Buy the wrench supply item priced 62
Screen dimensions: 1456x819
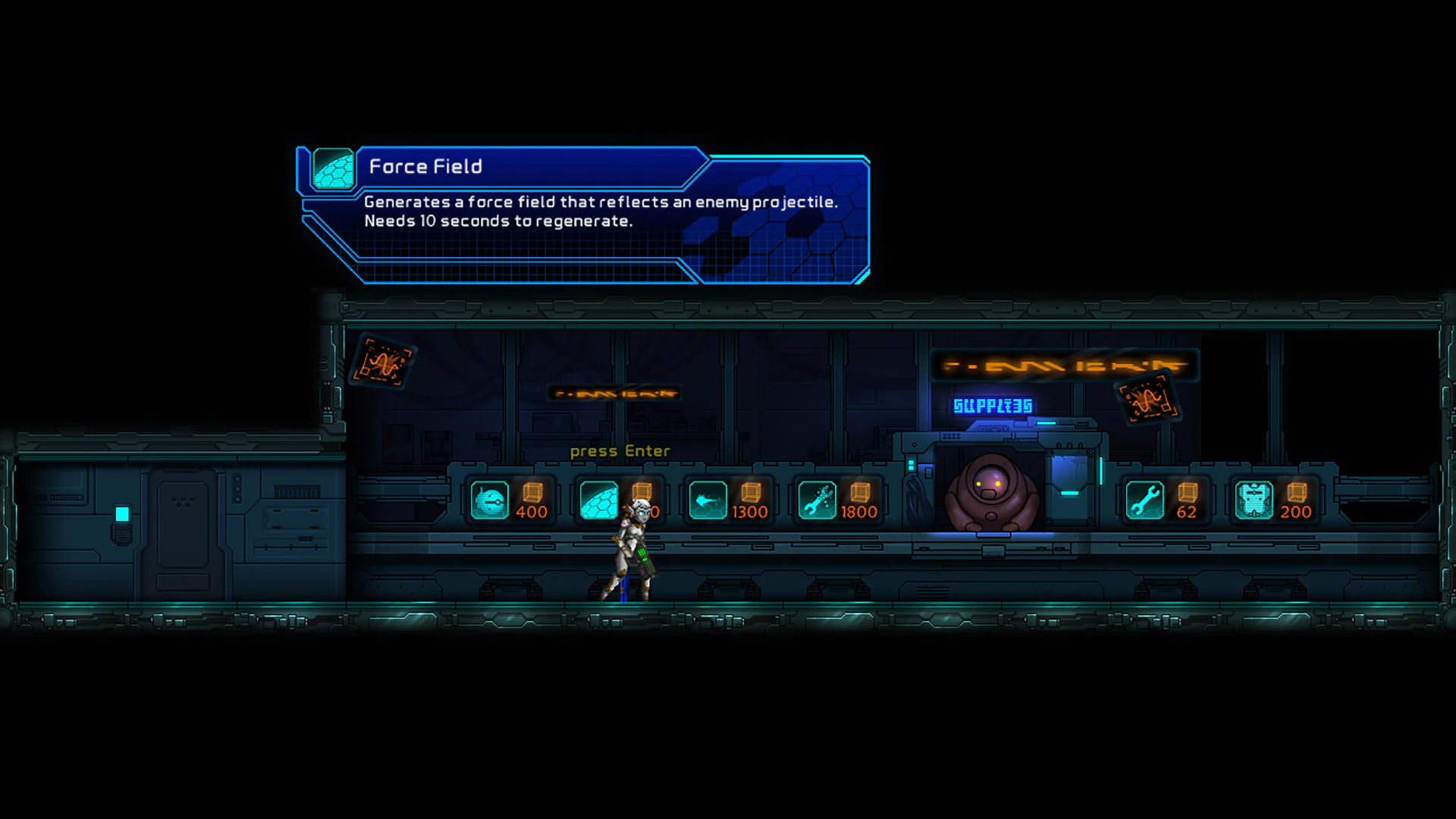pyautogui.click(x=1147, y=500)
